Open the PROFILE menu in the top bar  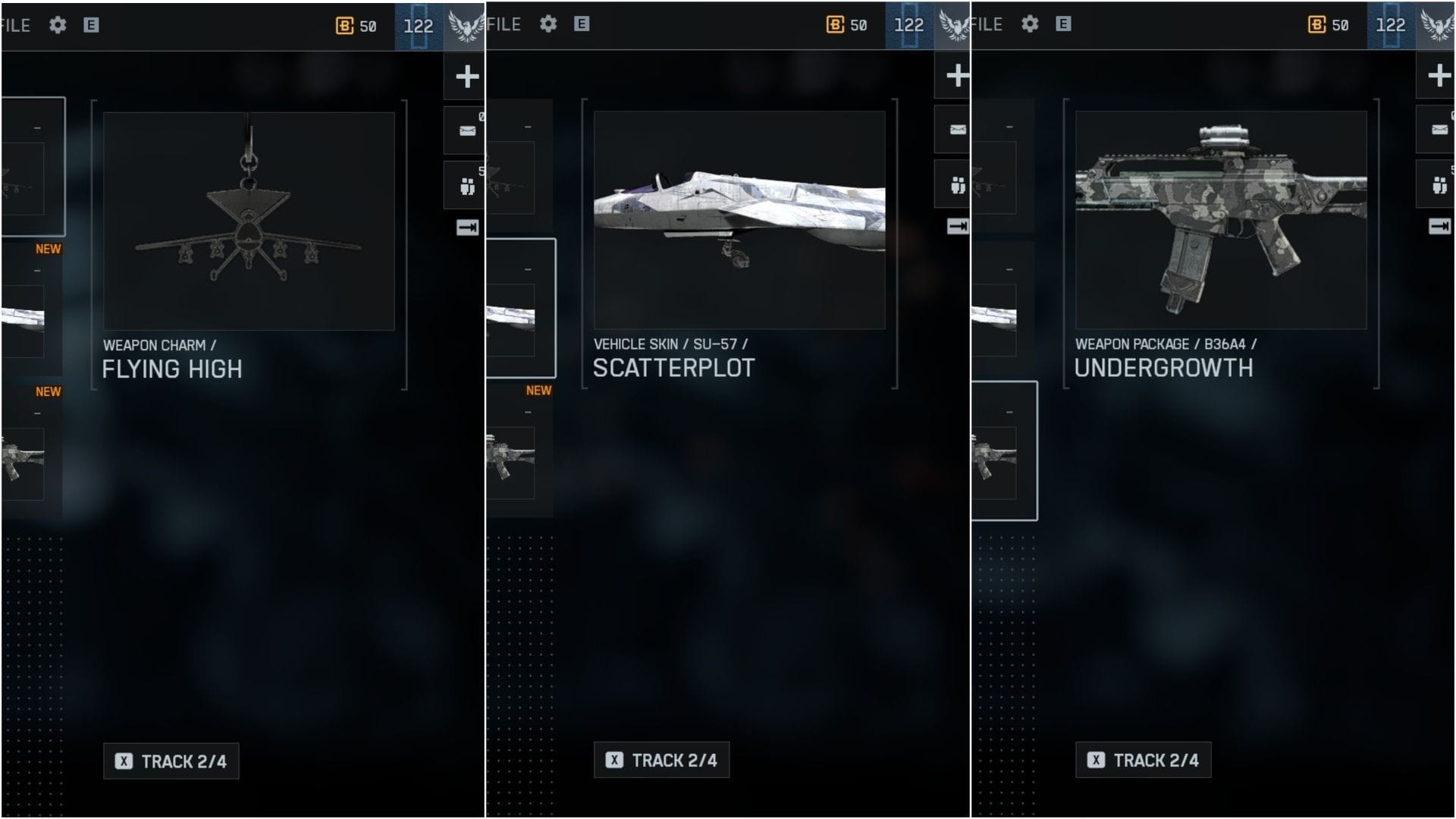[x=15, y=24]
